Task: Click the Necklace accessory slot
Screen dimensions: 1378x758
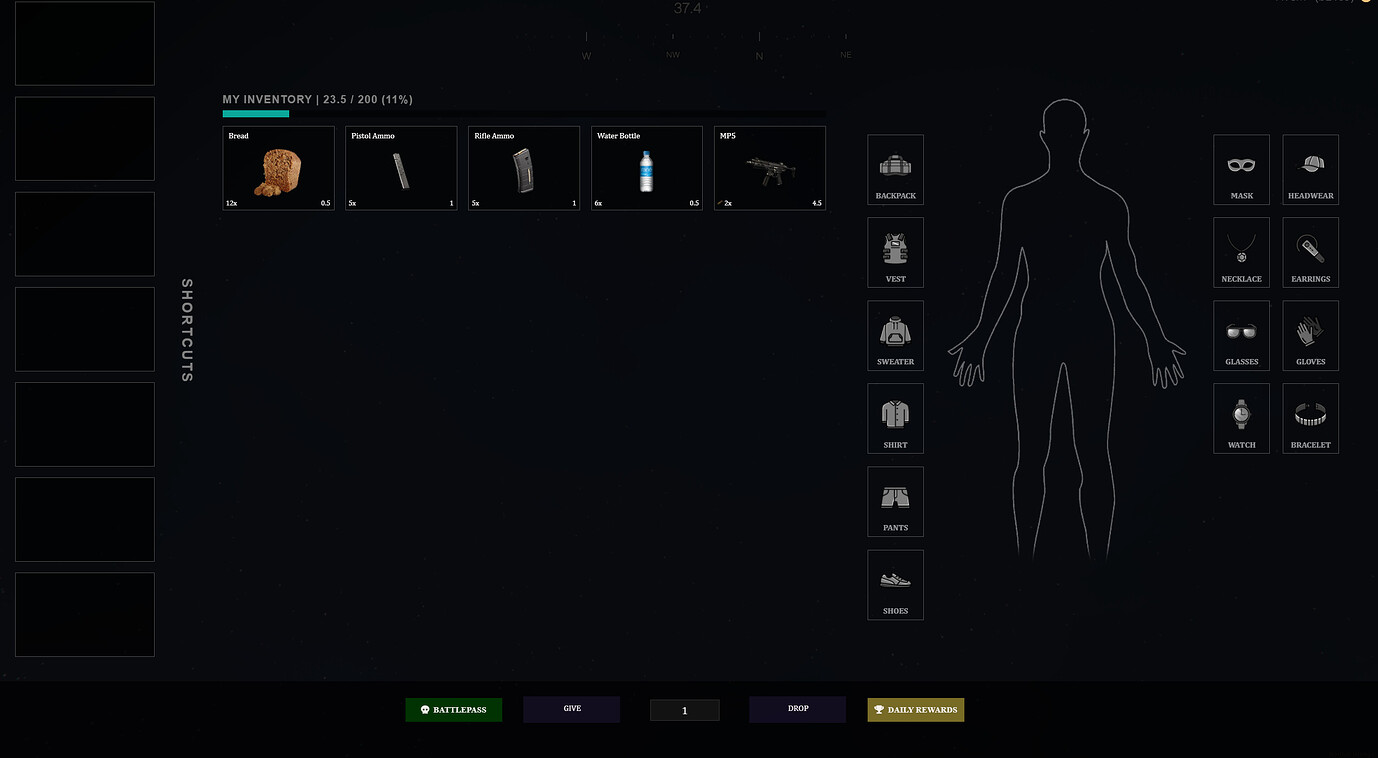Action: coord(1241,252)
